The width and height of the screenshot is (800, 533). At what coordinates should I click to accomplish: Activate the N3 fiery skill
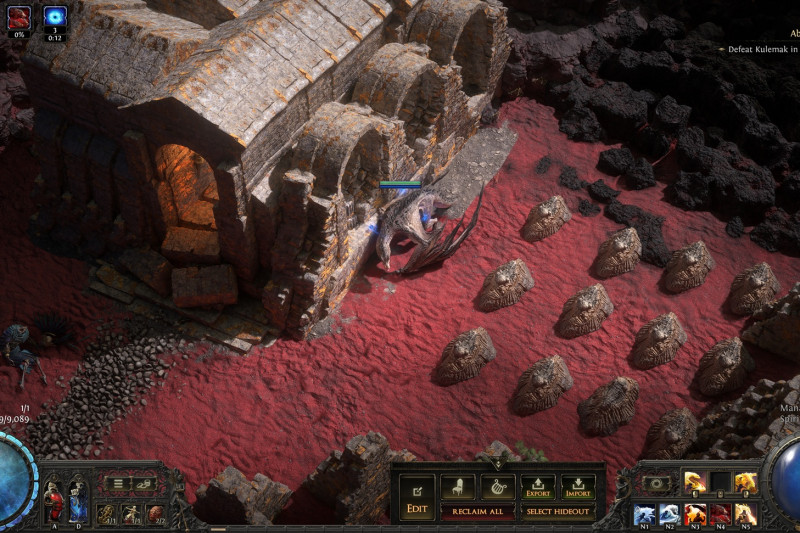[x=695, y=514]
